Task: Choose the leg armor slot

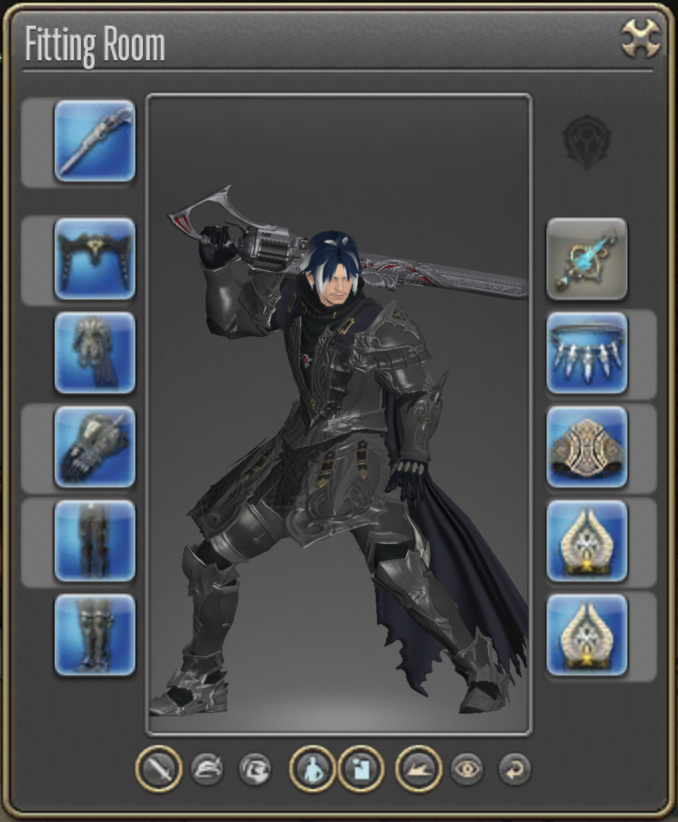Action: tap(95, 541)
